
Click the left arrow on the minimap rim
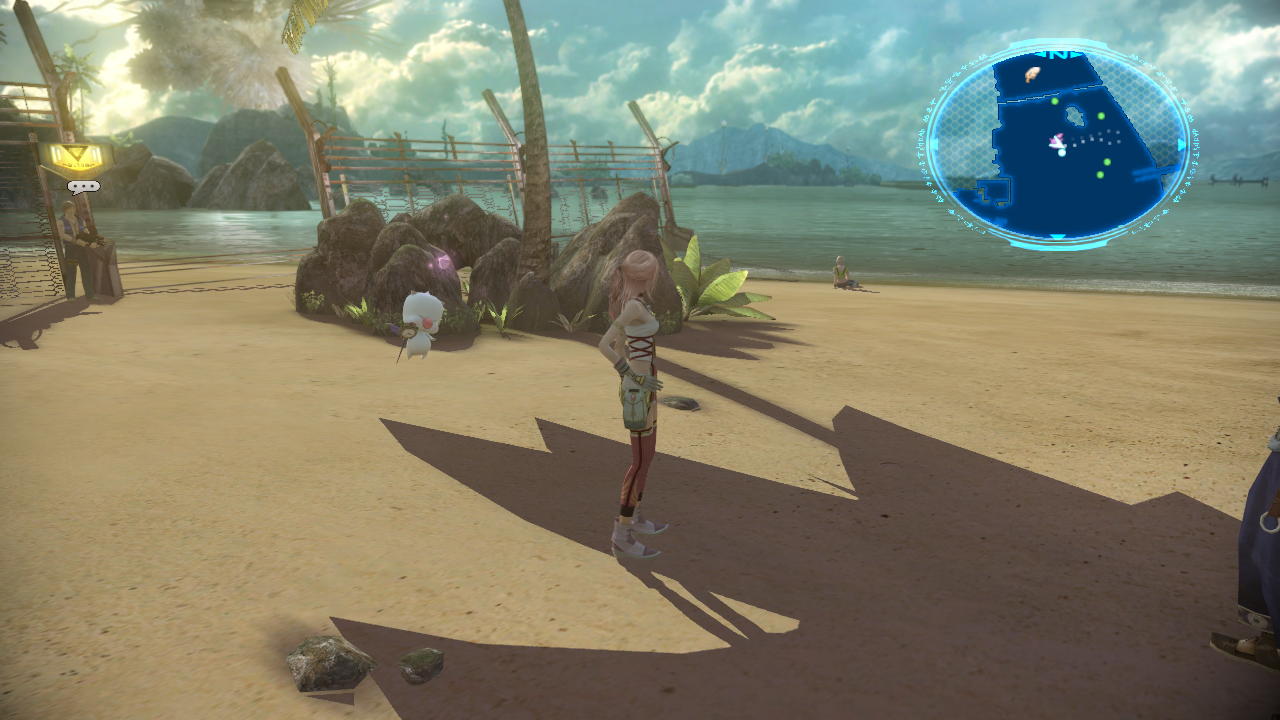coord(934,142)
